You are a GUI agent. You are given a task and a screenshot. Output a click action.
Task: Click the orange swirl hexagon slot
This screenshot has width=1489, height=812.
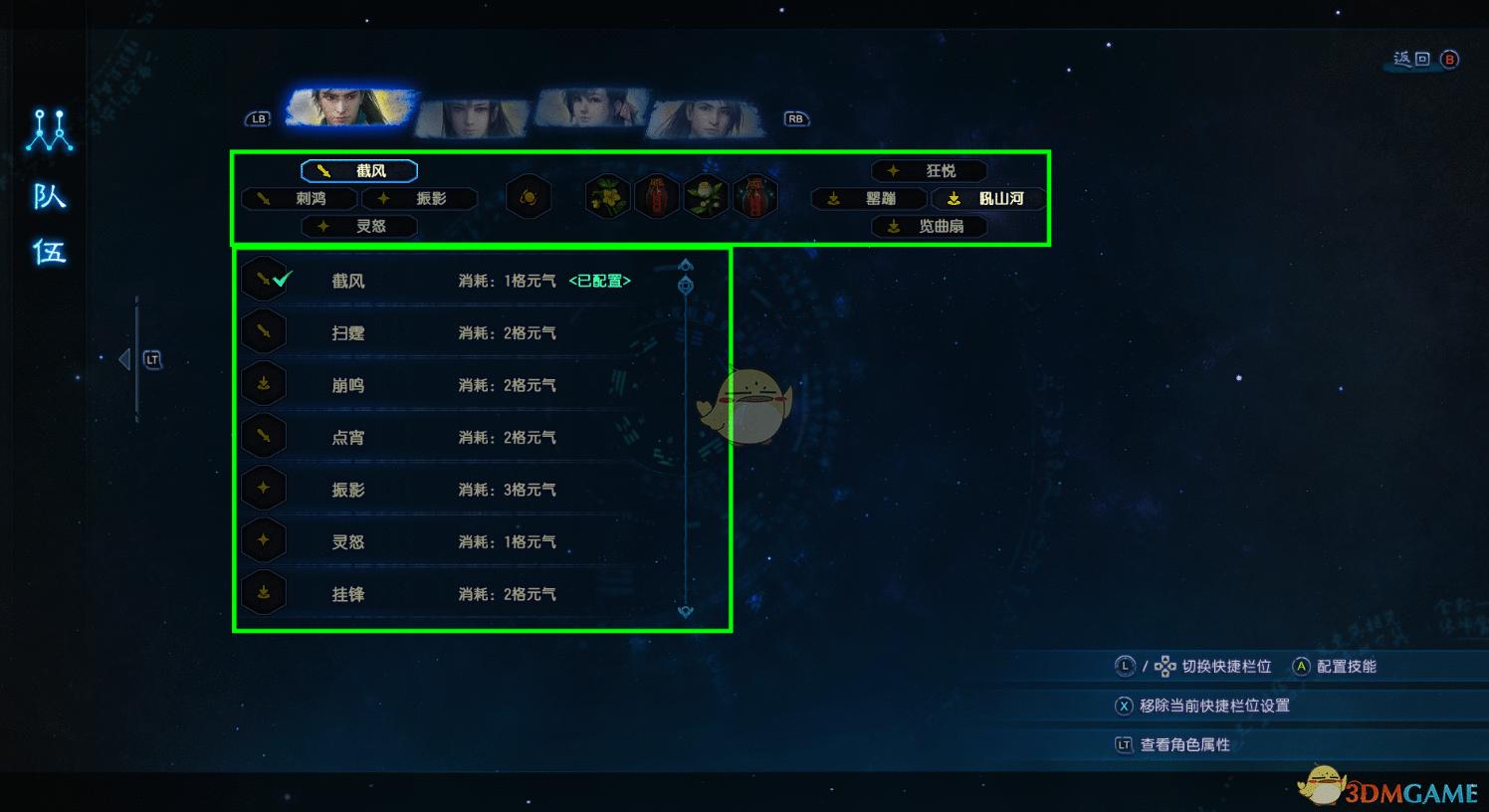(529, 197)
